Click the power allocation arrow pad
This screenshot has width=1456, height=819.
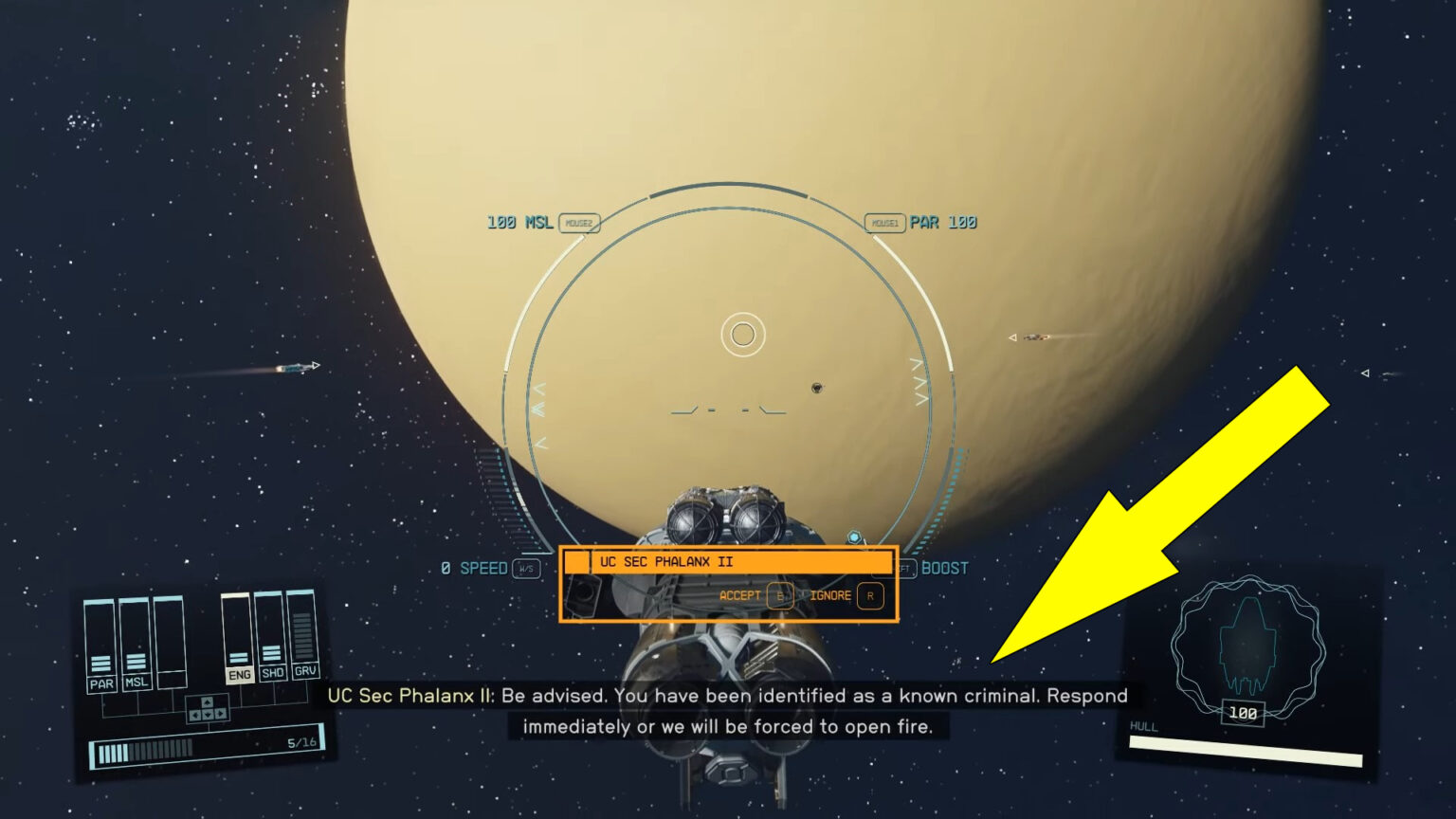(x=207, y=709)
